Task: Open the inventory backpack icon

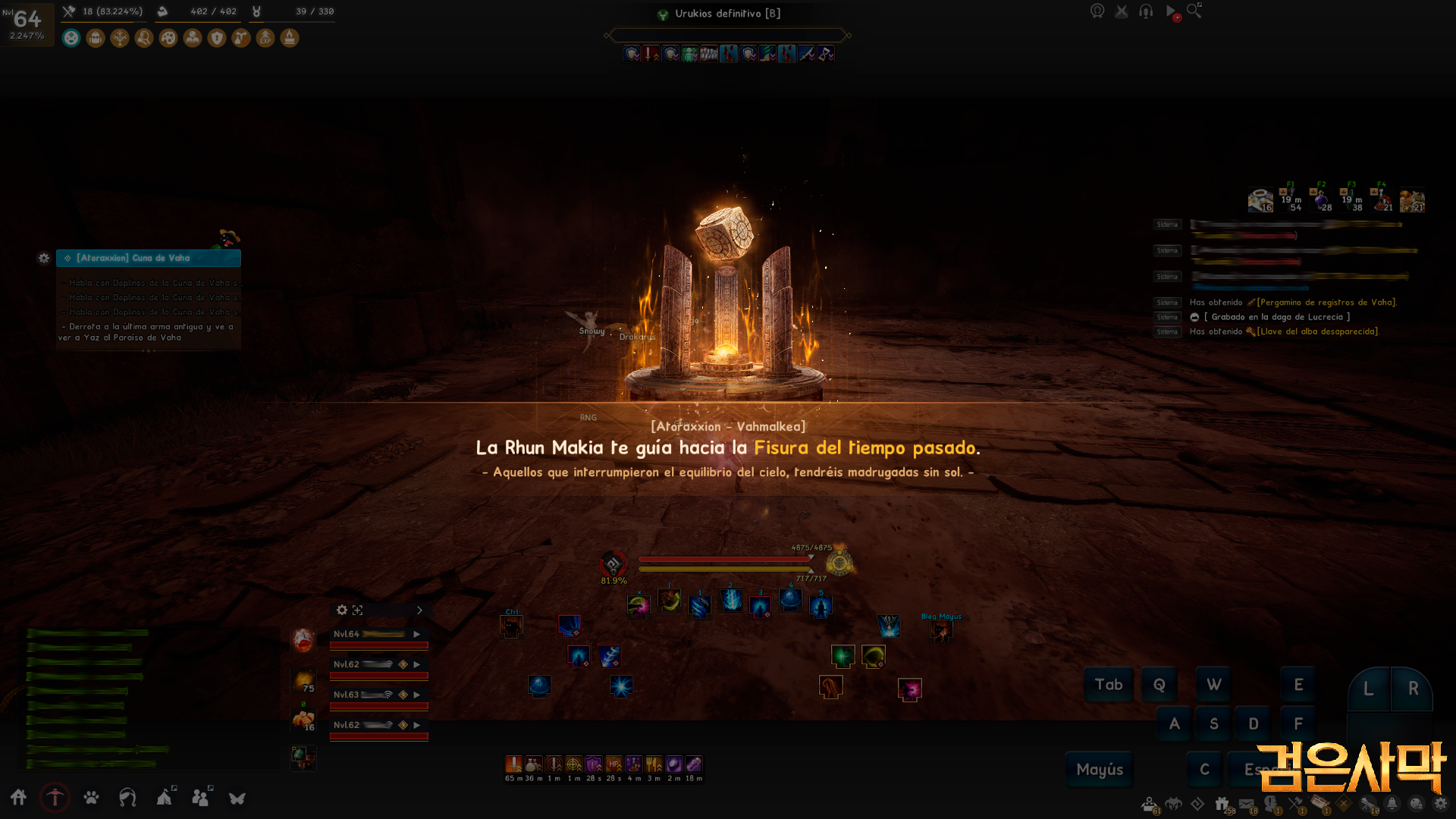Action: (x=96, y=38)
